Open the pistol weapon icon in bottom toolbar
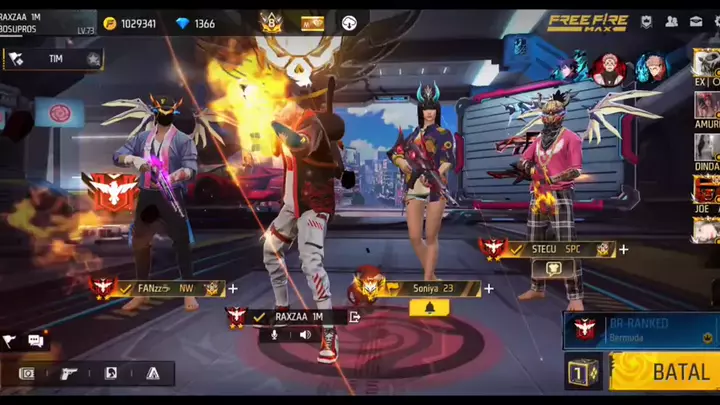The image size is (720, 405). pyautogui.click(x=69, y=373)
